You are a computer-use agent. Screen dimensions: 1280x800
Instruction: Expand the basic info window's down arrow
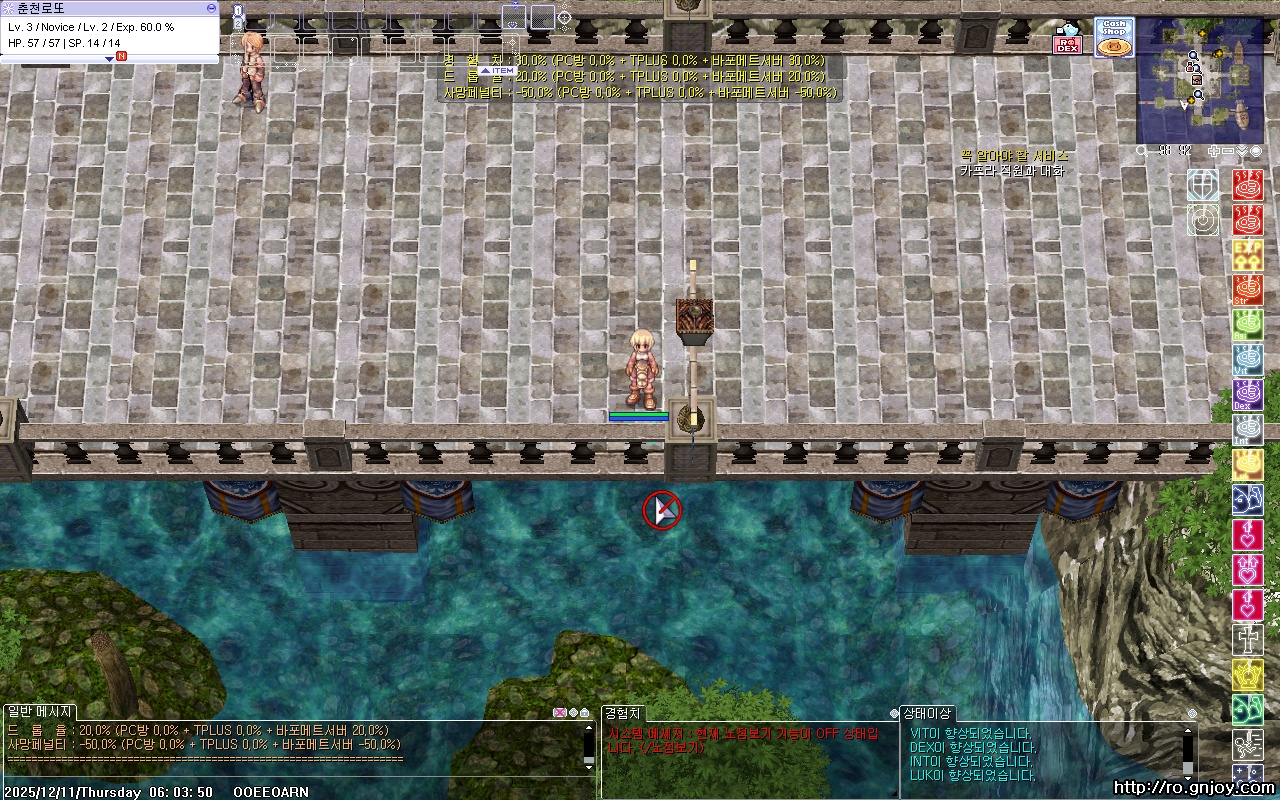pos(110,59)
